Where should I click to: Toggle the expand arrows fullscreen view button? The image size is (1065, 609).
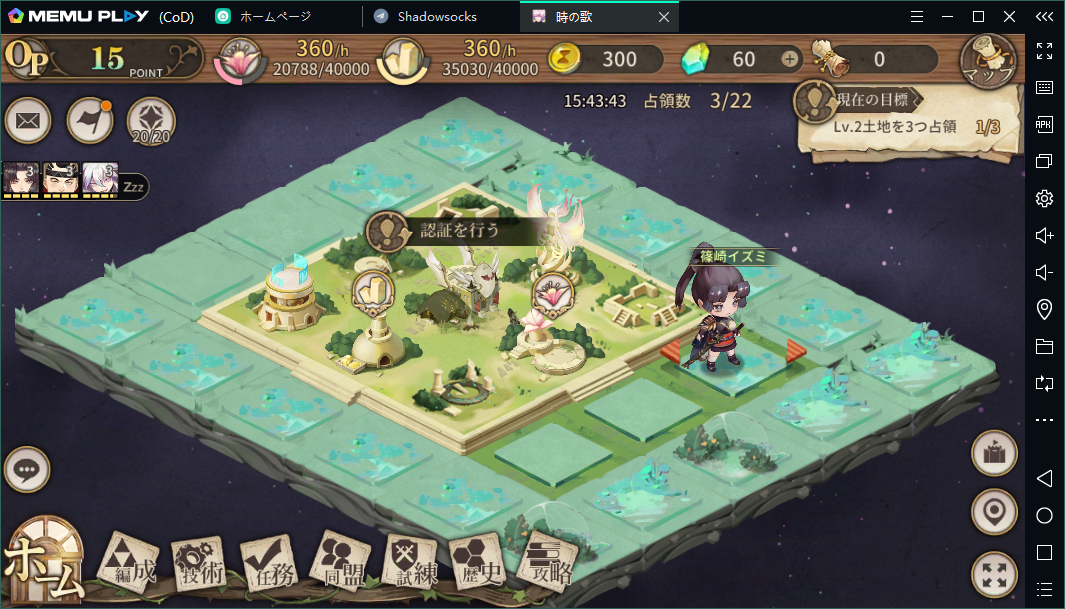[x=994, y=574]
